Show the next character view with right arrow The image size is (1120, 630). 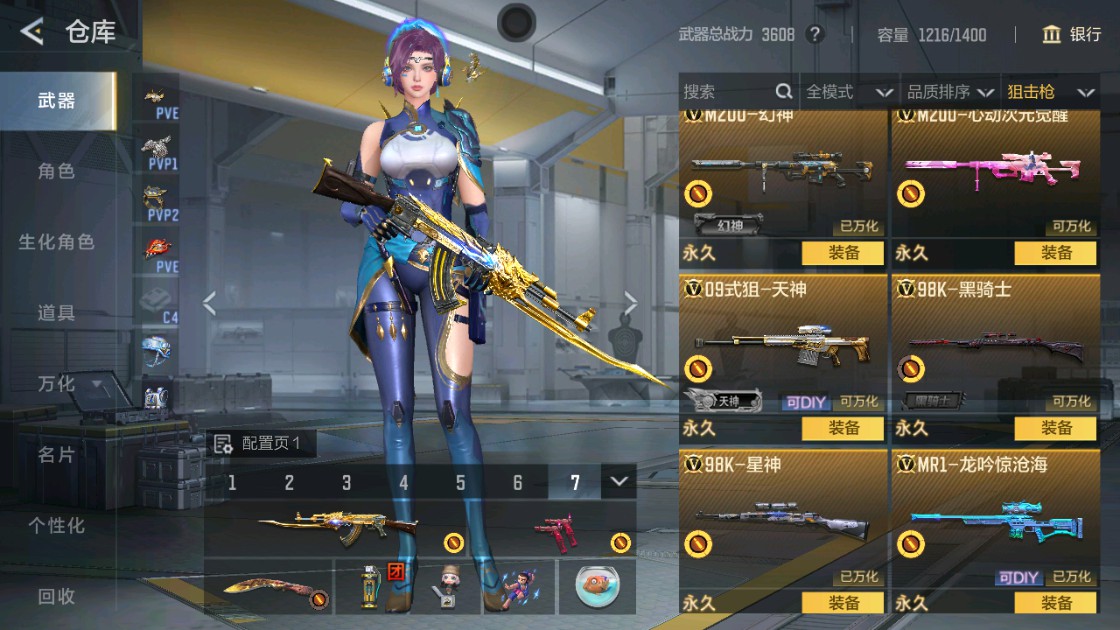(631, 303)
